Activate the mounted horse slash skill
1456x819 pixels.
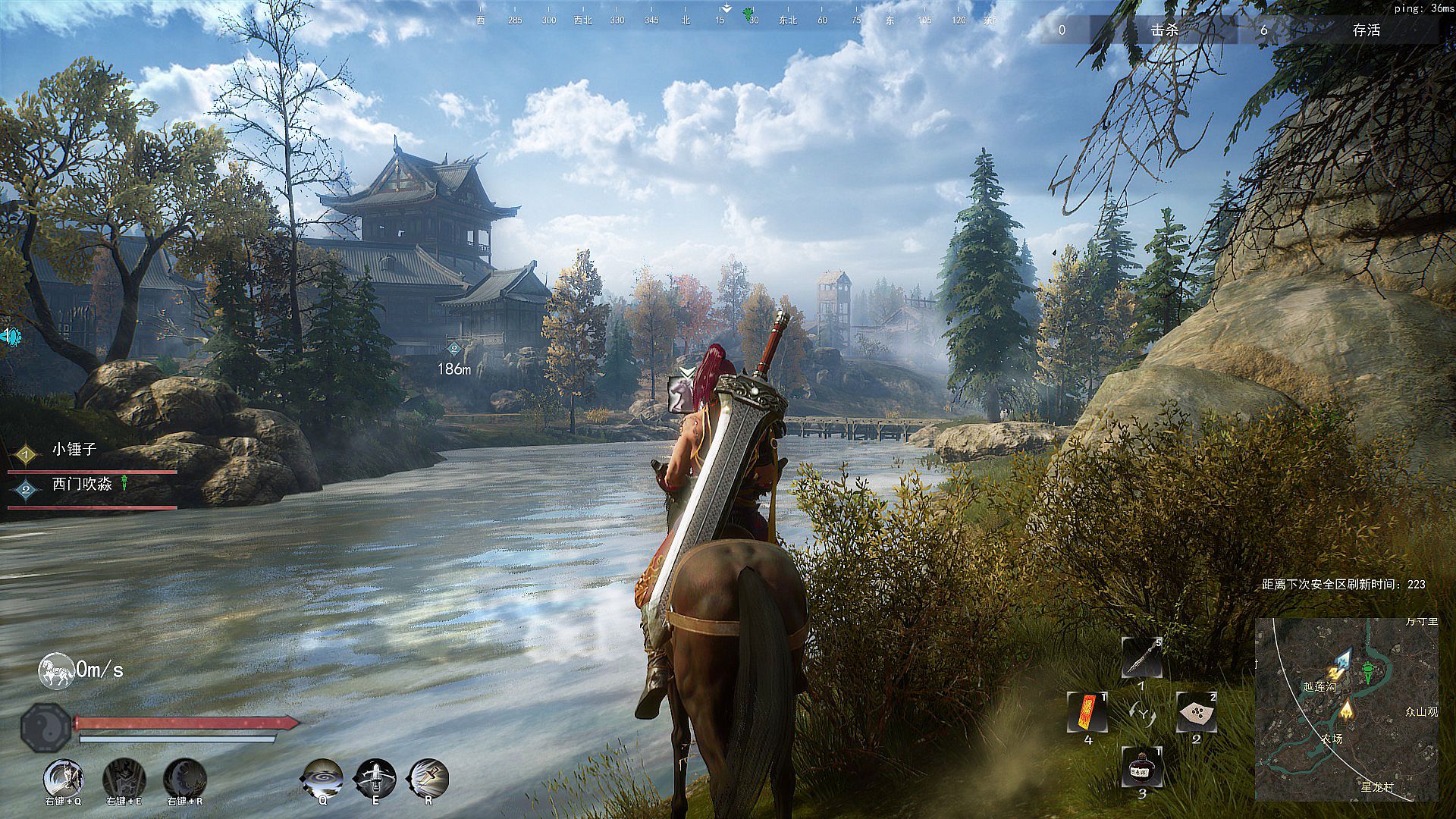(63, 778)
